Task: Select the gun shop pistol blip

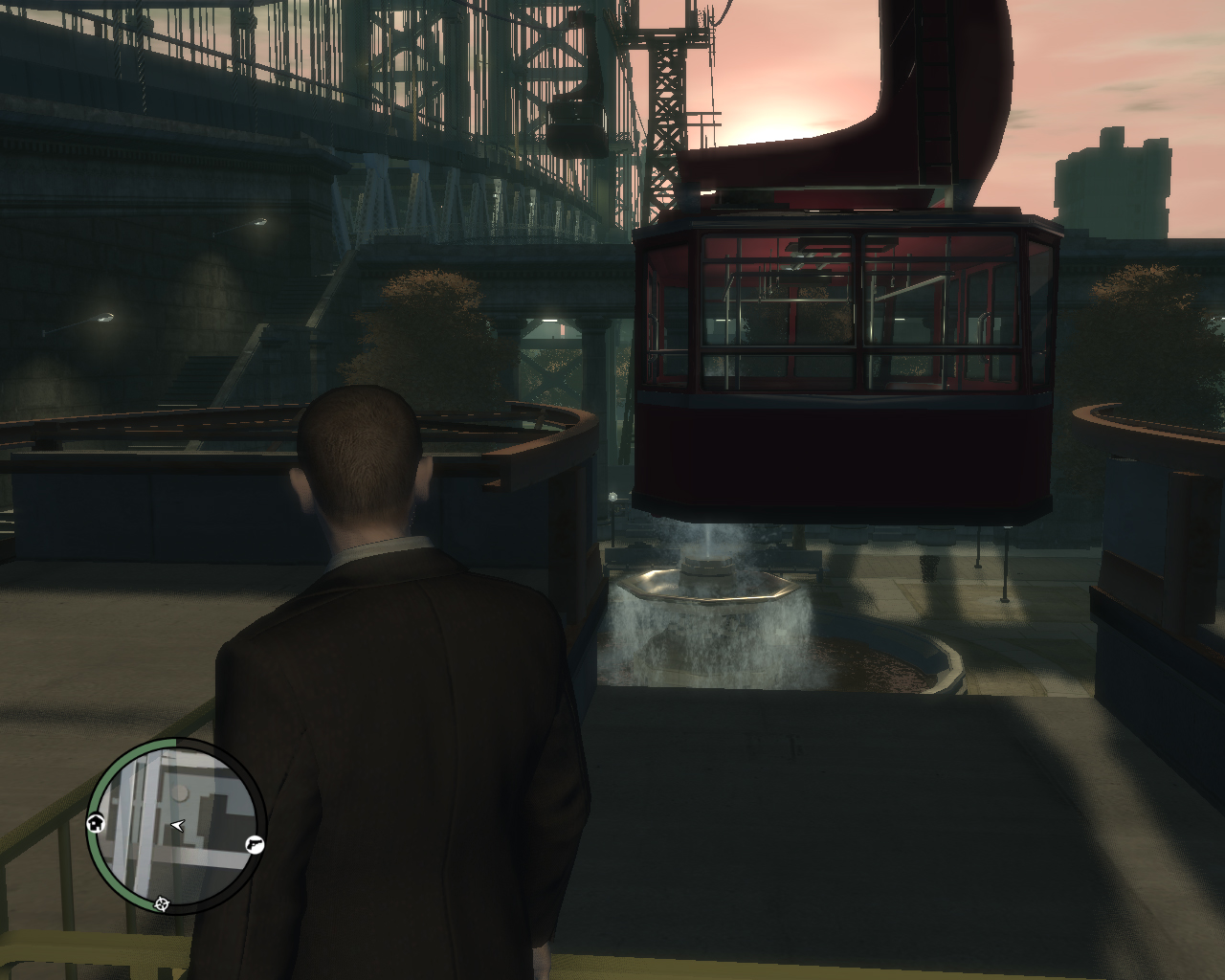Action: (x=255, y=844)
